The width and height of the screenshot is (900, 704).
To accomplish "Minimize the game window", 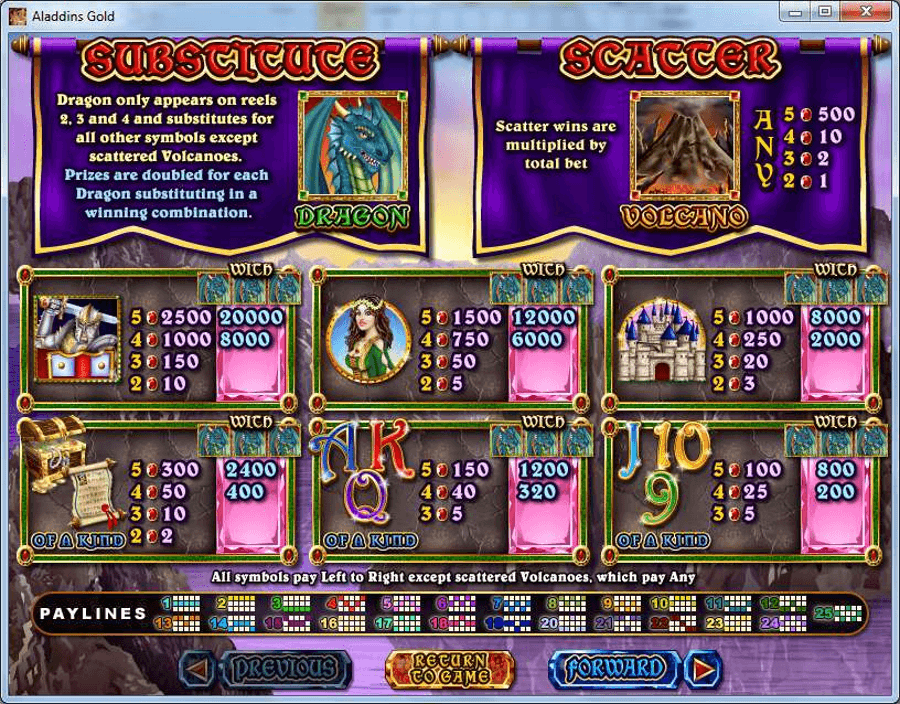I will click(798, 12).
